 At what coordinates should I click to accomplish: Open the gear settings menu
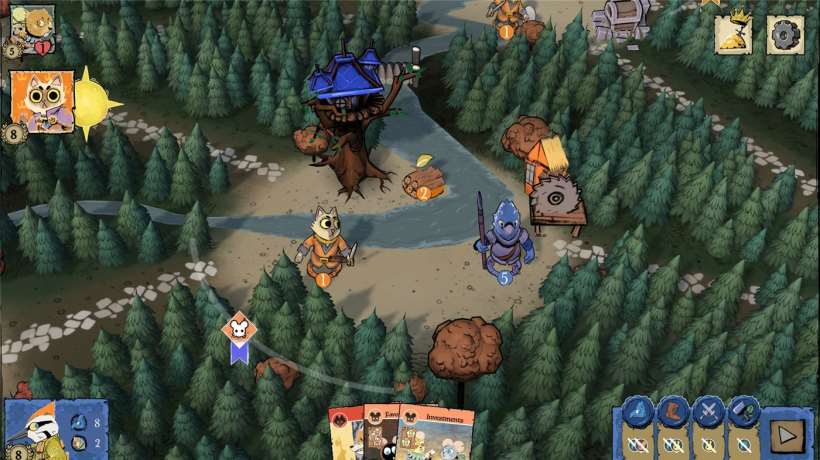785,35
